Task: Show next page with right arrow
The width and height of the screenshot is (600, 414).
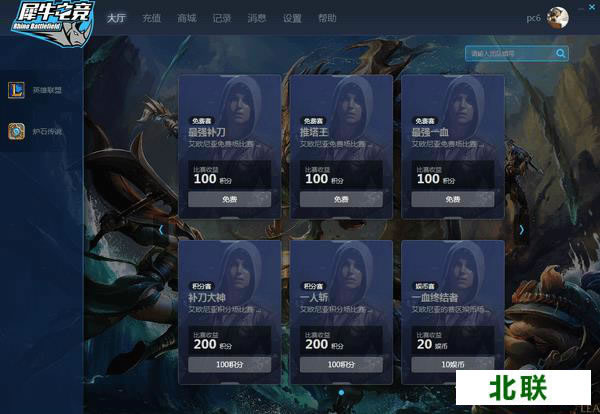Action: point(521,229)
